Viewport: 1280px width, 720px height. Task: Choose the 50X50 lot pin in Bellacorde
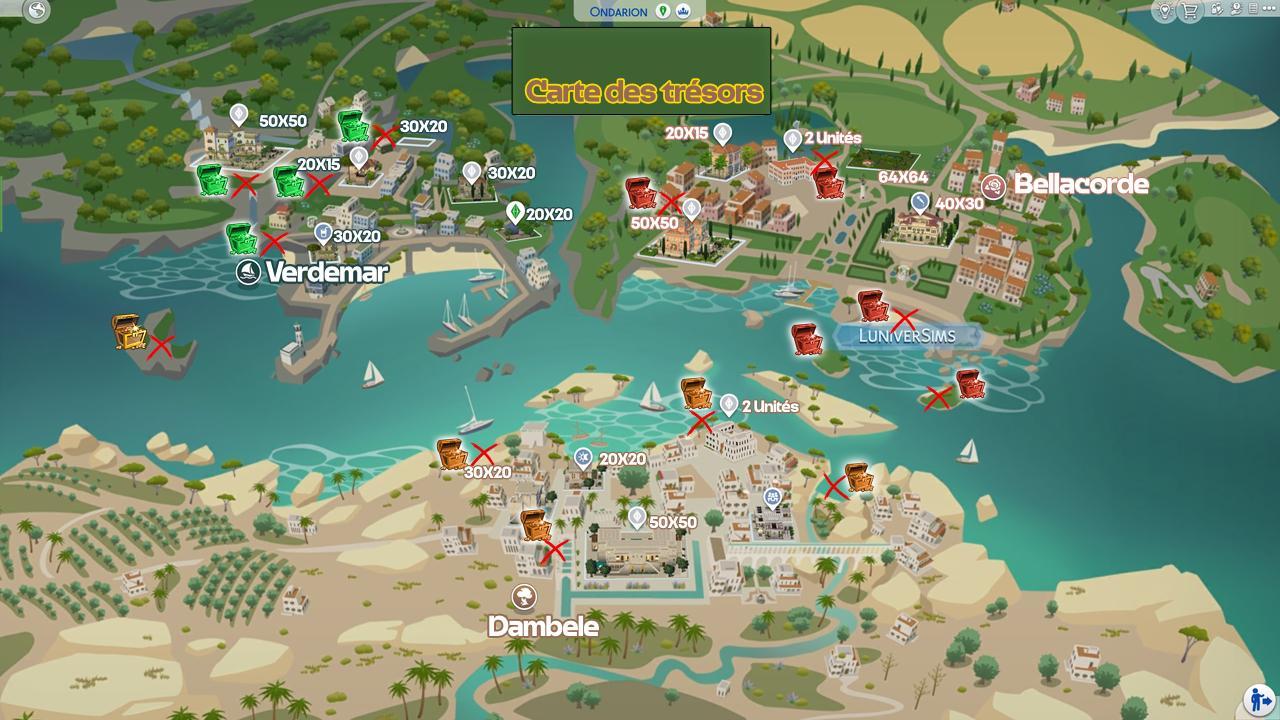click(x=690, y=209)
